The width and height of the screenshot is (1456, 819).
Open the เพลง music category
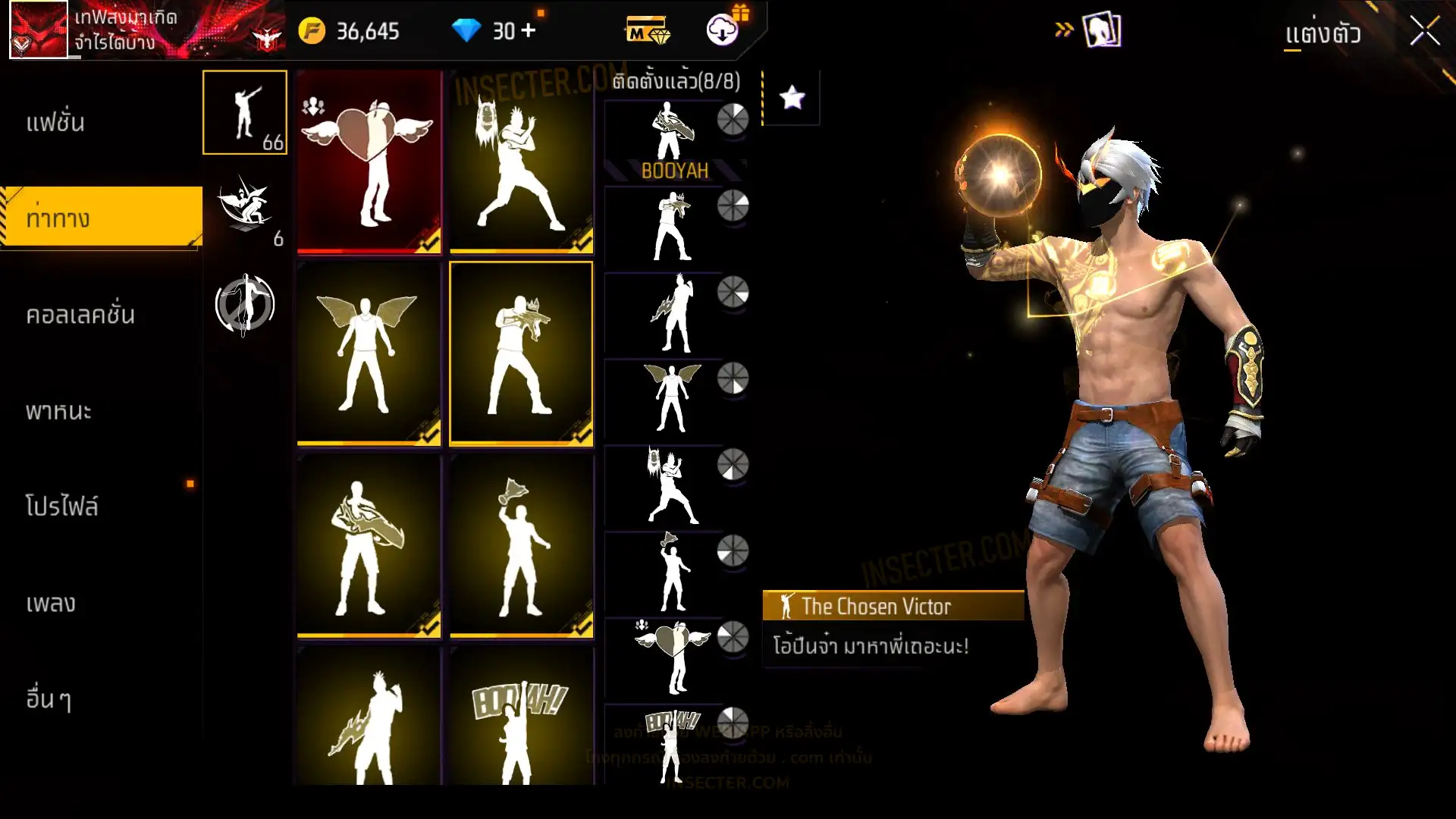click(51, 604)
